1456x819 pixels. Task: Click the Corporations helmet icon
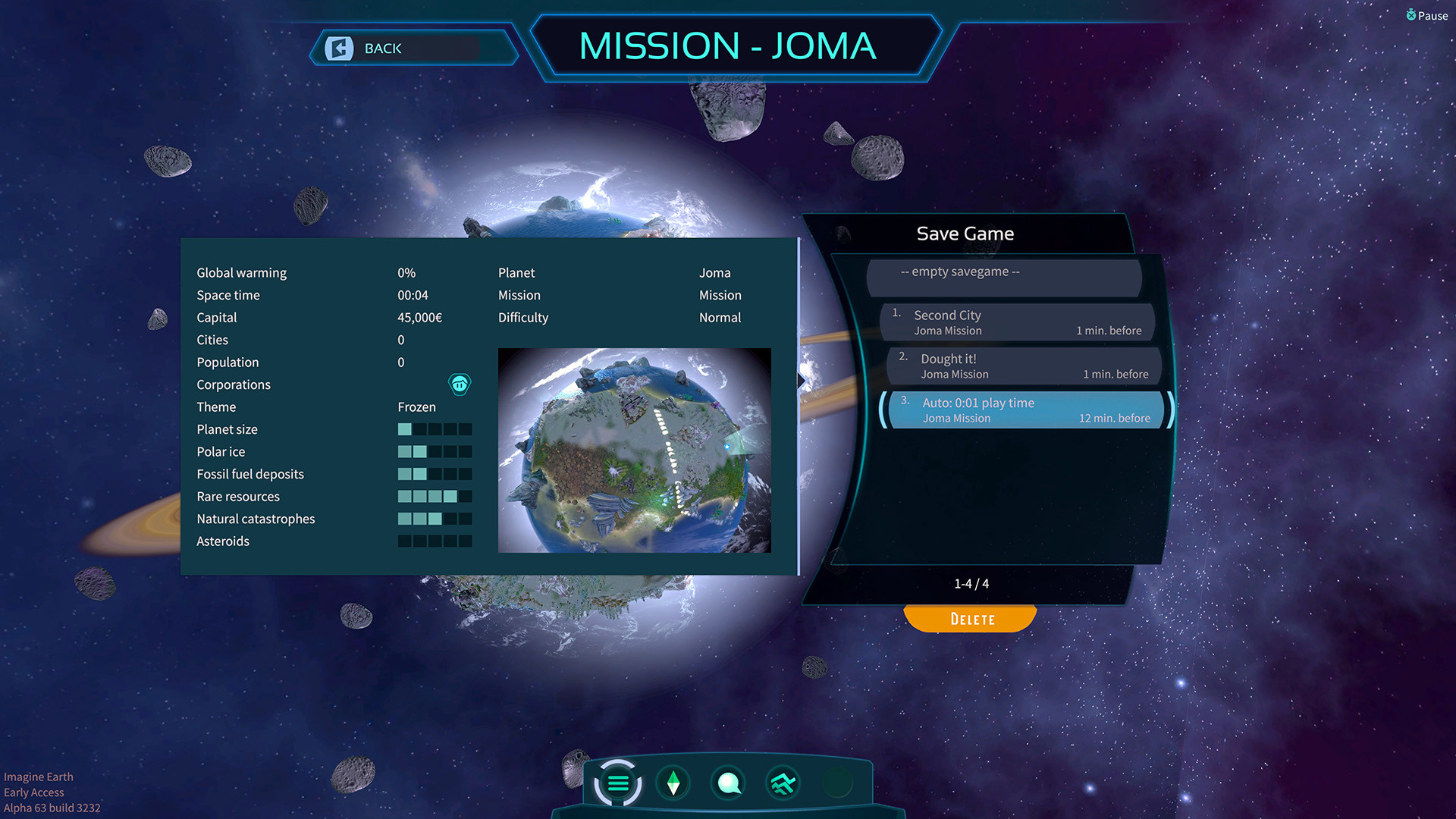460,384
